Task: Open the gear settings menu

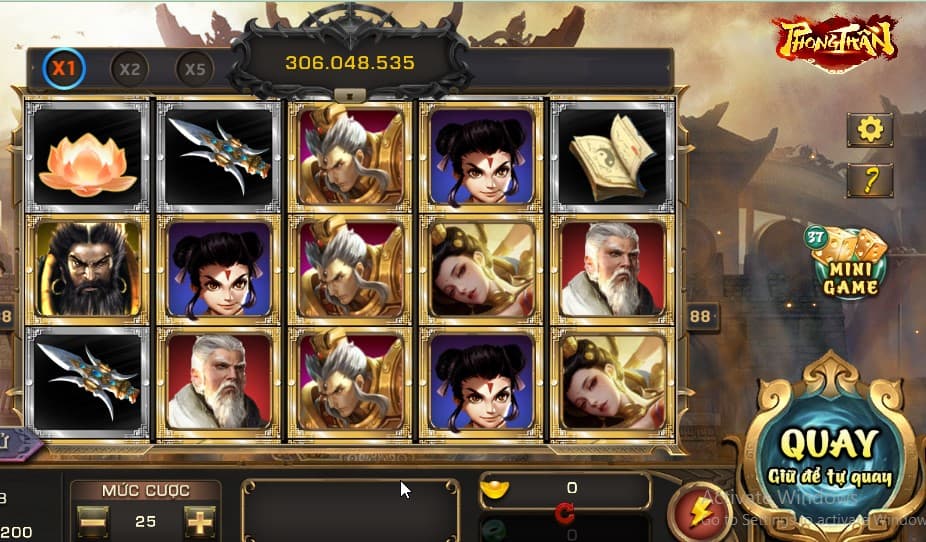Action: pos(869,129)
